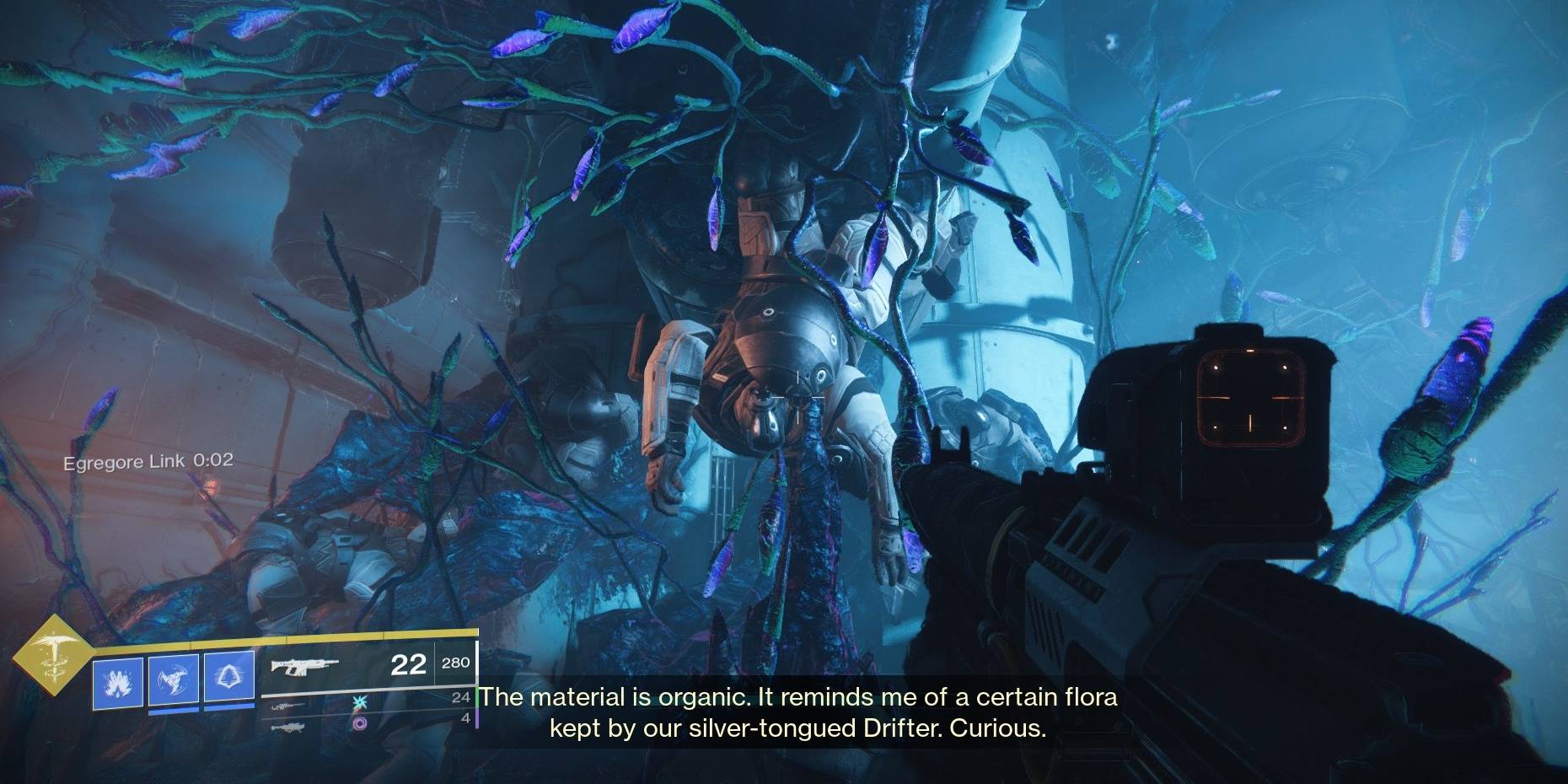Activate the golden diamond super ability icon
The image size is (1568, 784).
52,653
